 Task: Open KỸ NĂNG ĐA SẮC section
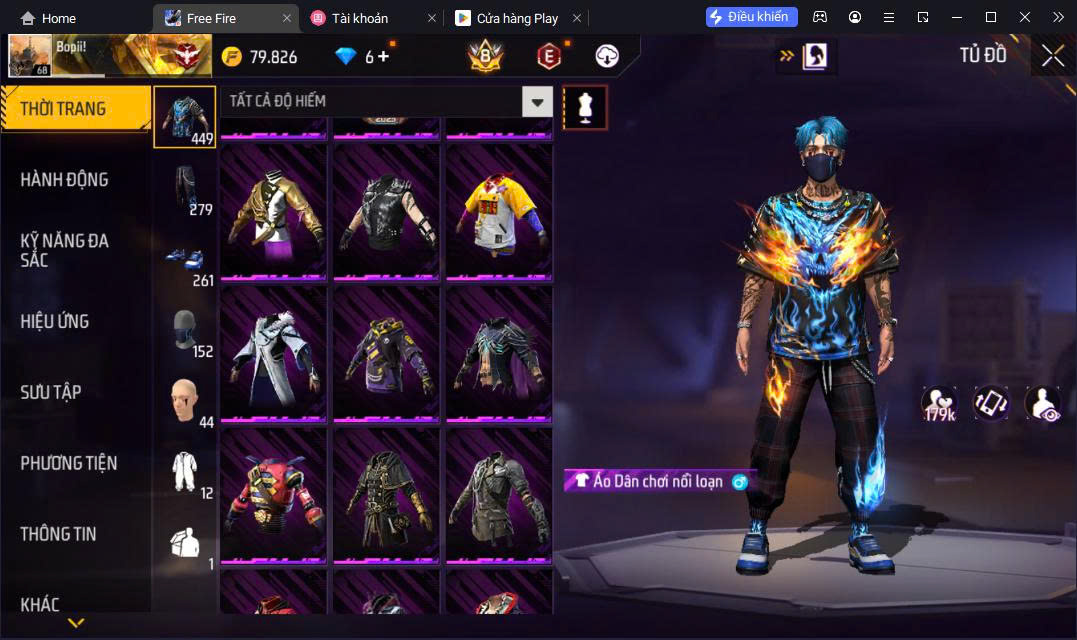(x=65, y=250)
